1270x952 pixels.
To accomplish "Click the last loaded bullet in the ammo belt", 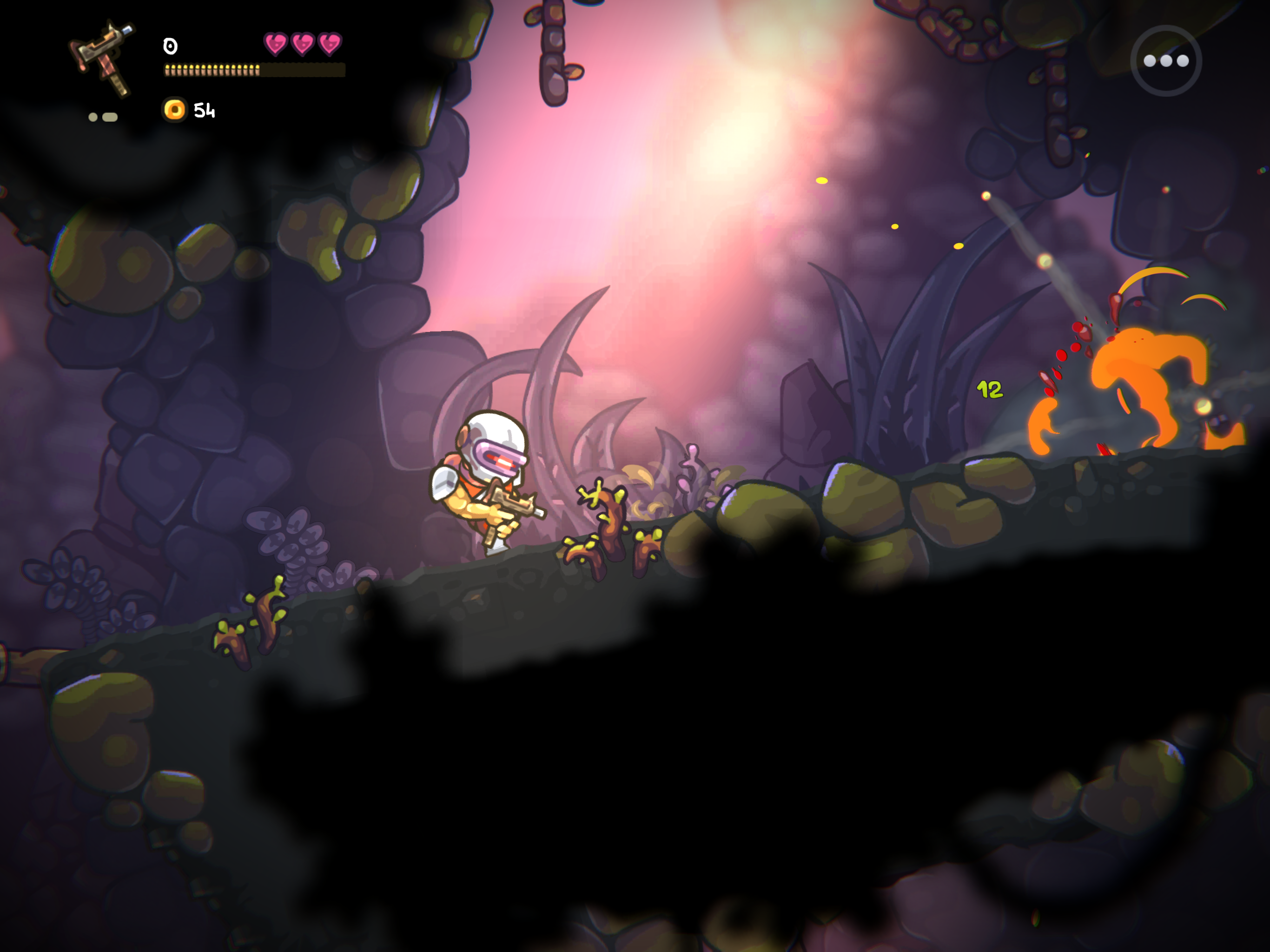I will pos(257,70).
